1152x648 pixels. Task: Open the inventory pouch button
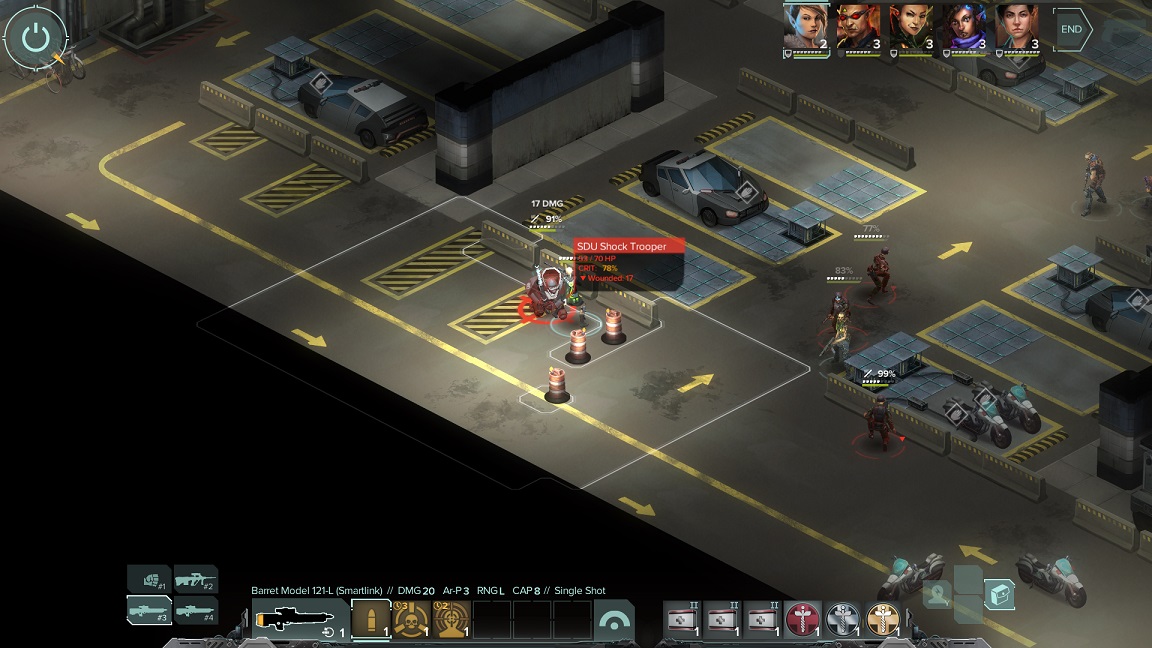click(x=999, y=595)
